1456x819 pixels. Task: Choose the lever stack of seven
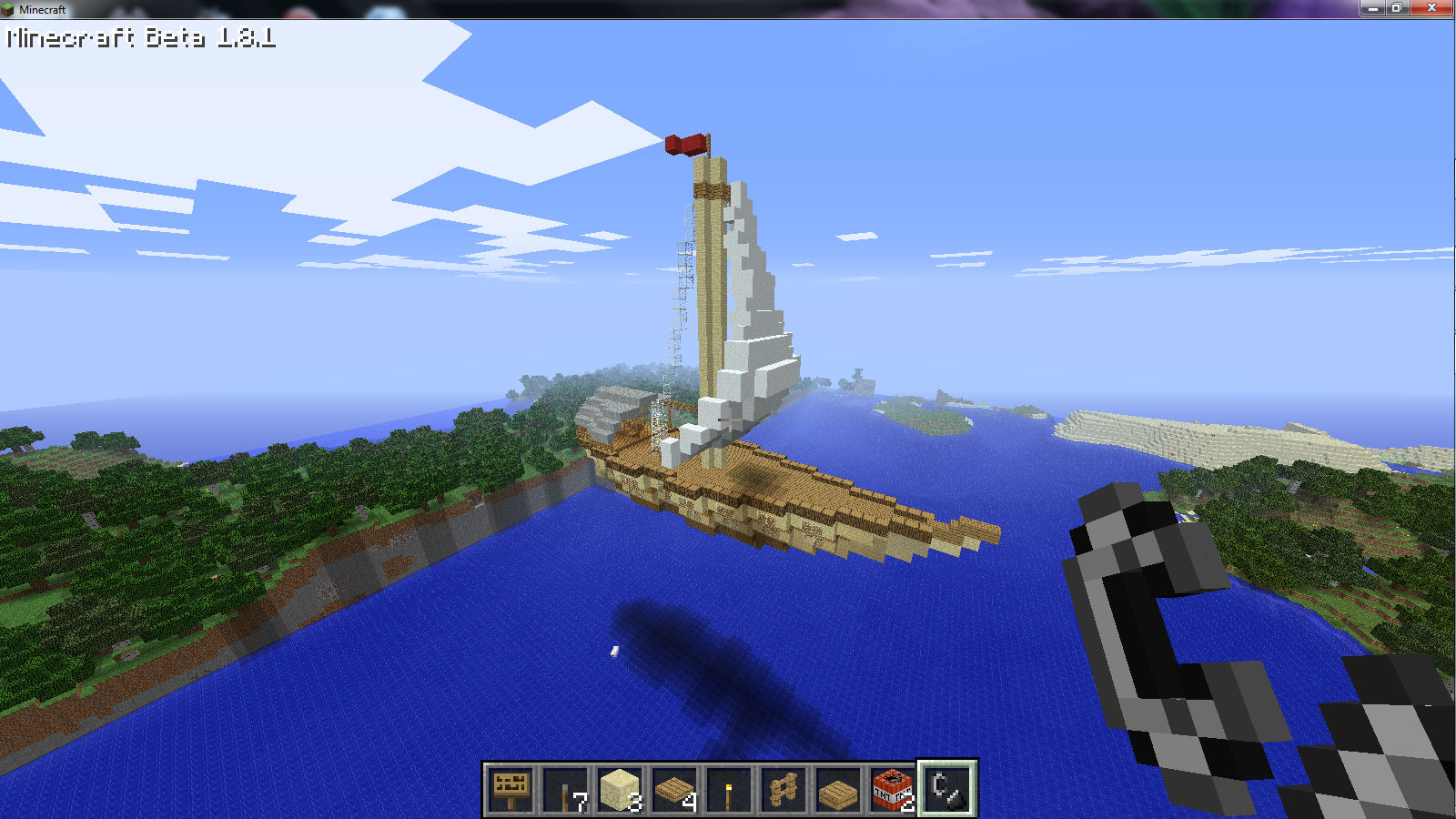(x=565, y=789)
